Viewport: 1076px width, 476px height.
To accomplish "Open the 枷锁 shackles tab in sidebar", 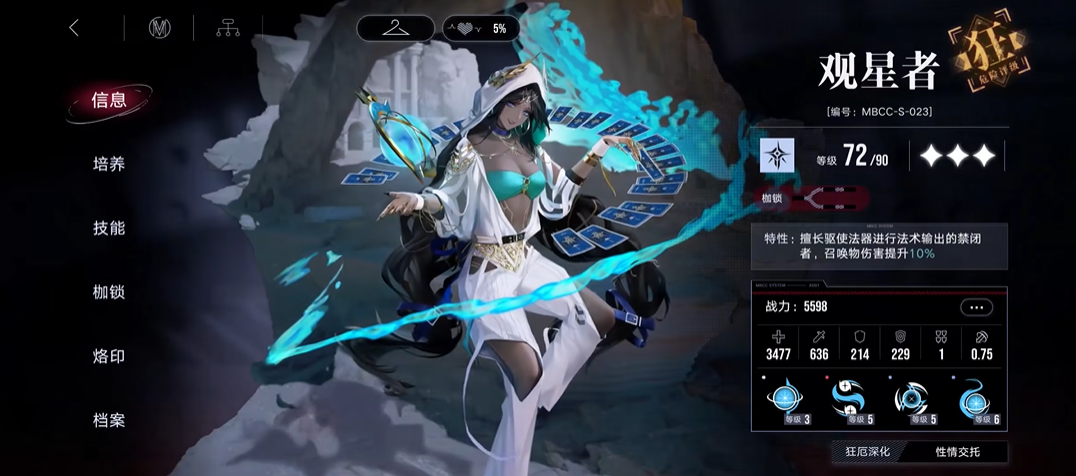I will pos(109,292).
